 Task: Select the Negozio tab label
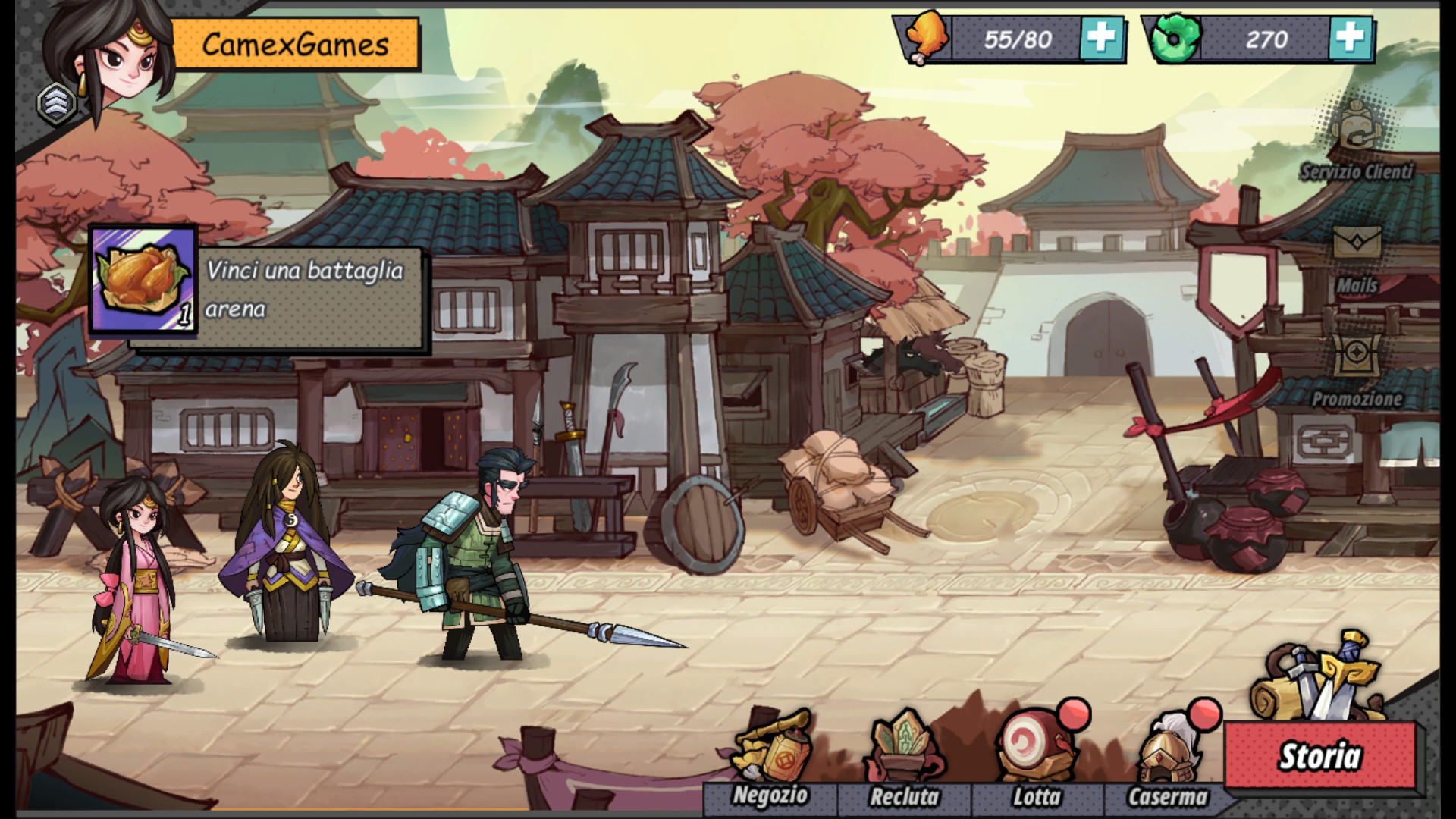pyautogui.click(x=771, y=798)
